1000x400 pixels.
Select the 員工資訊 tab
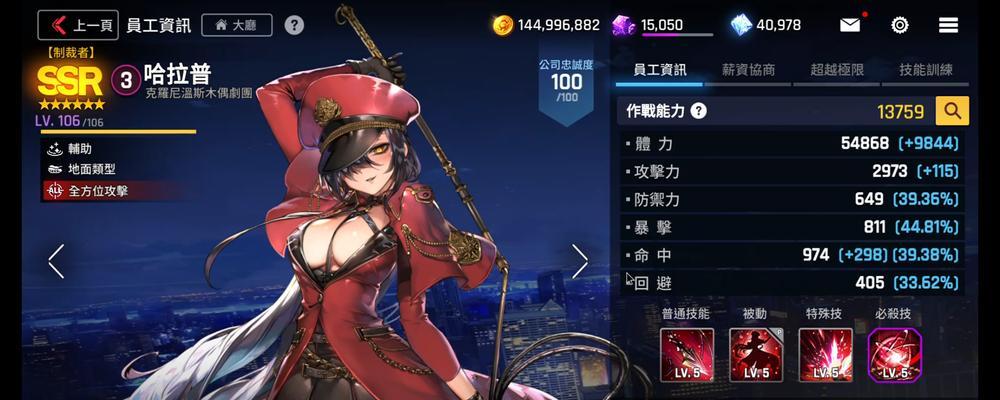pyautogui.click(x=660, y=70)
